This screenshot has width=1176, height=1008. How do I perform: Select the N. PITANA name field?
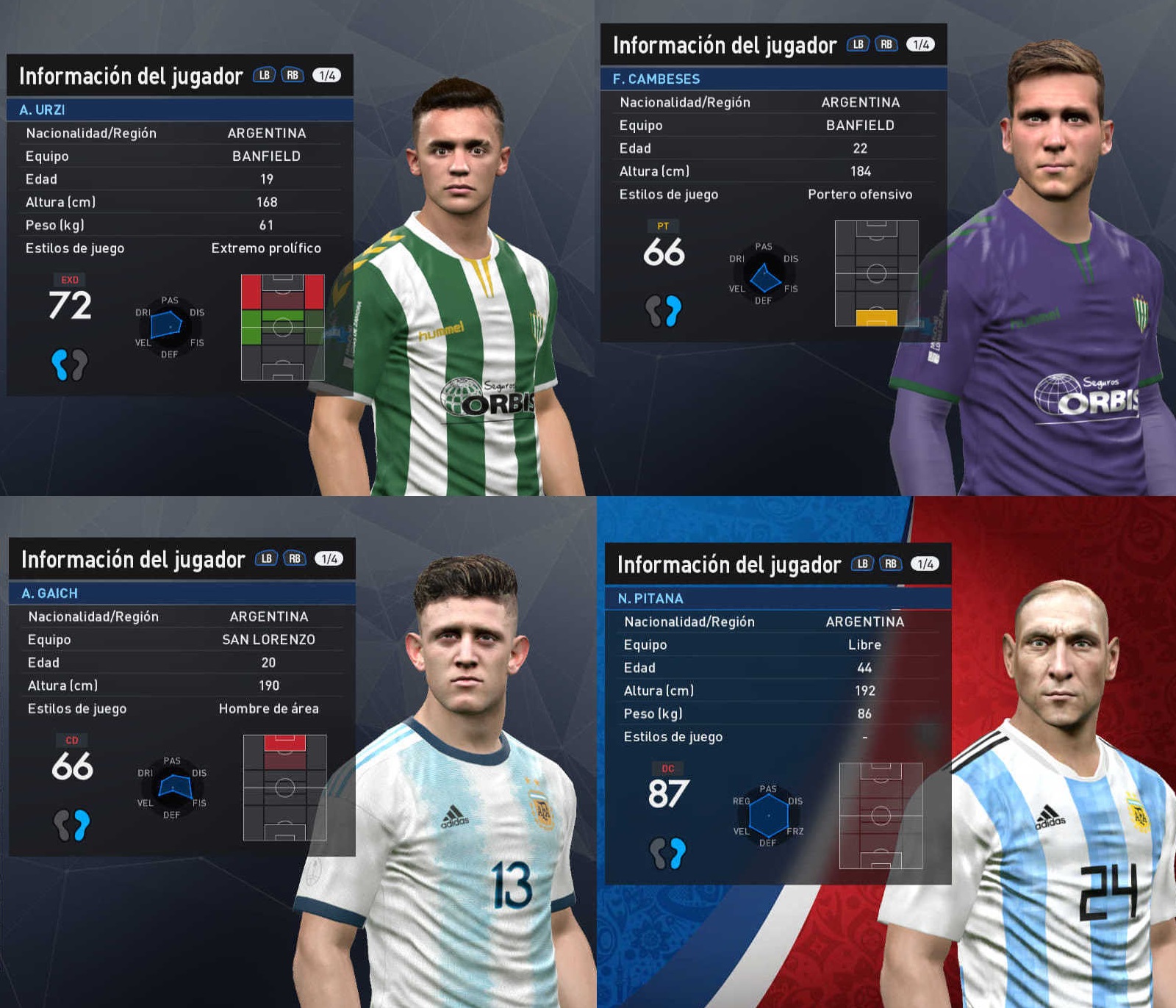pos(650,597)
